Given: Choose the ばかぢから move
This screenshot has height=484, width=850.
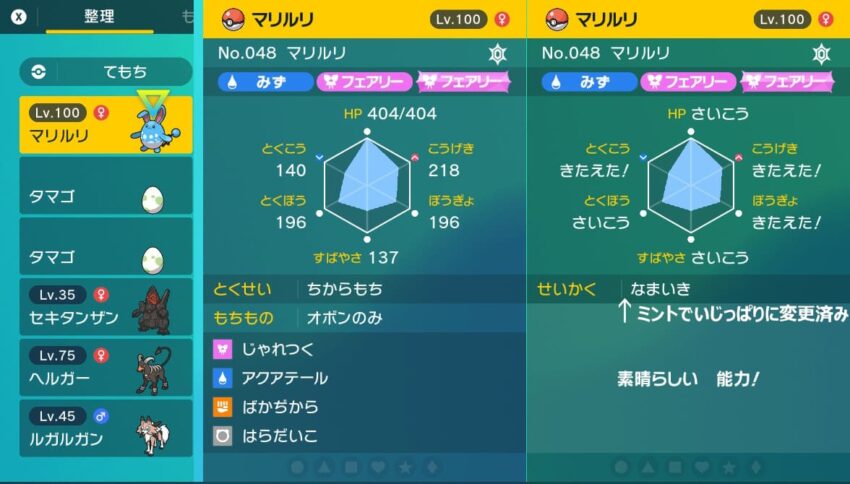Looking at the screenshot, I should coord(364,407).
